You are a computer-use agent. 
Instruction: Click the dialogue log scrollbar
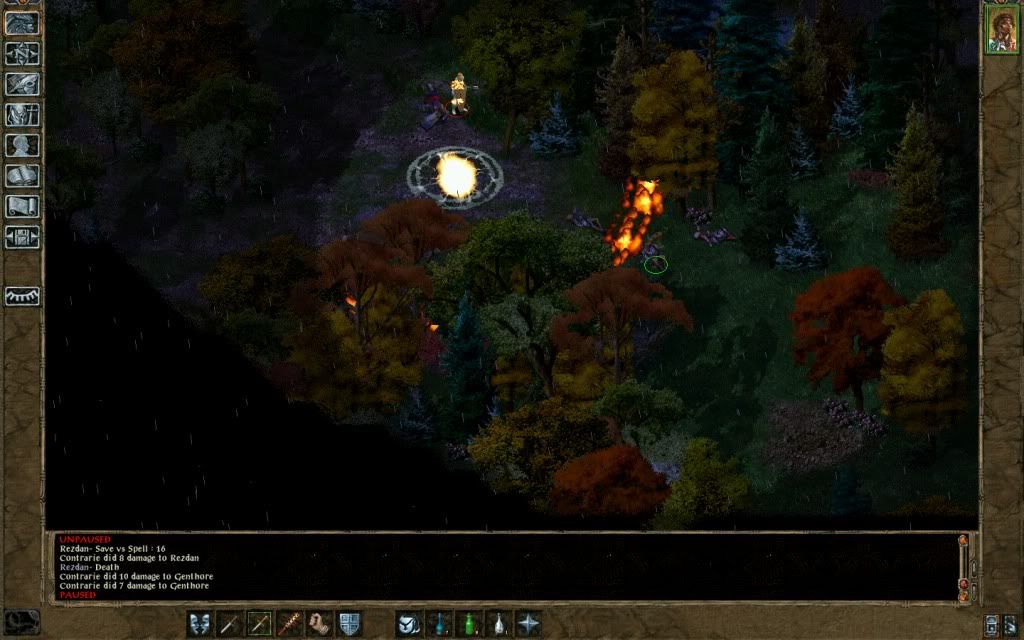tap(963, 565)
